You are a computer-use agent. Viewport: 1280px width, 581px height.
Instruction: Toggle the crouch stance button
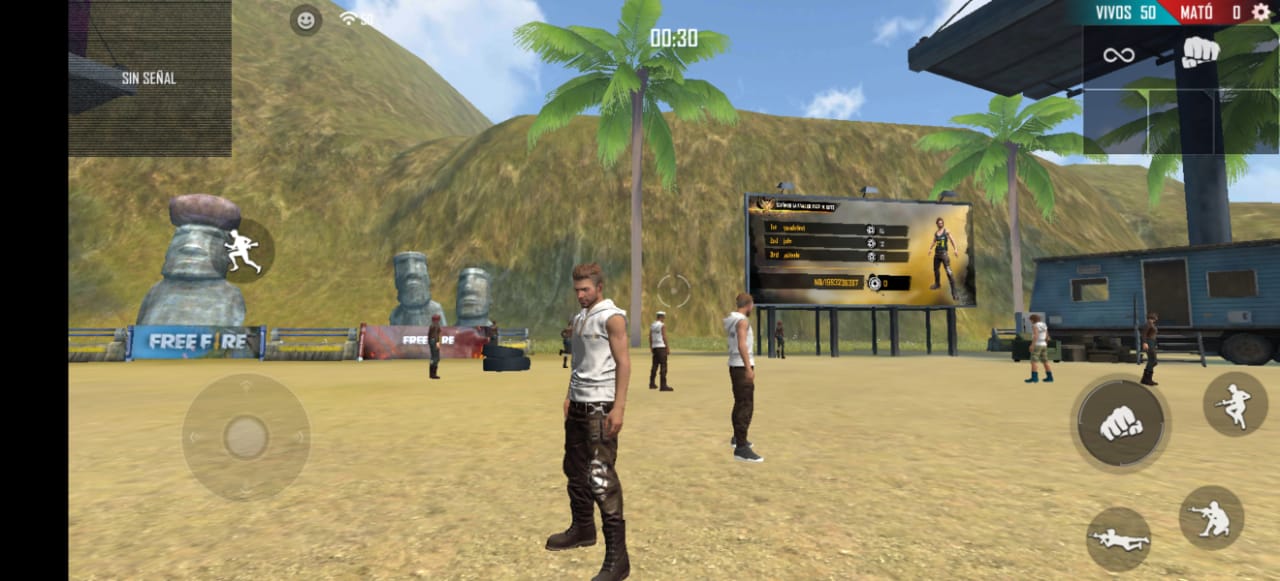tap(1211, 517)
